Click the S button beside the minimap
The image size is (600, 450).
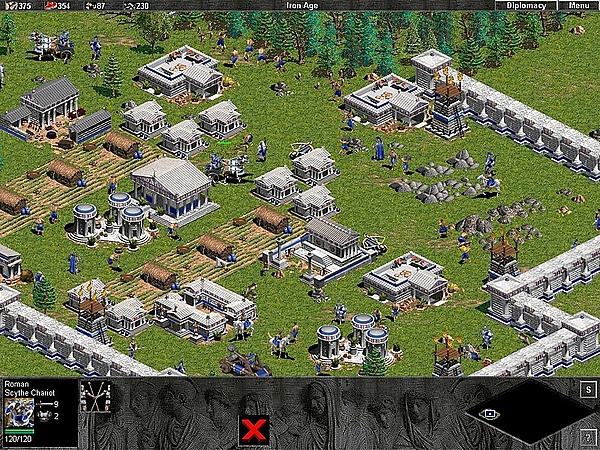(588, 387)
